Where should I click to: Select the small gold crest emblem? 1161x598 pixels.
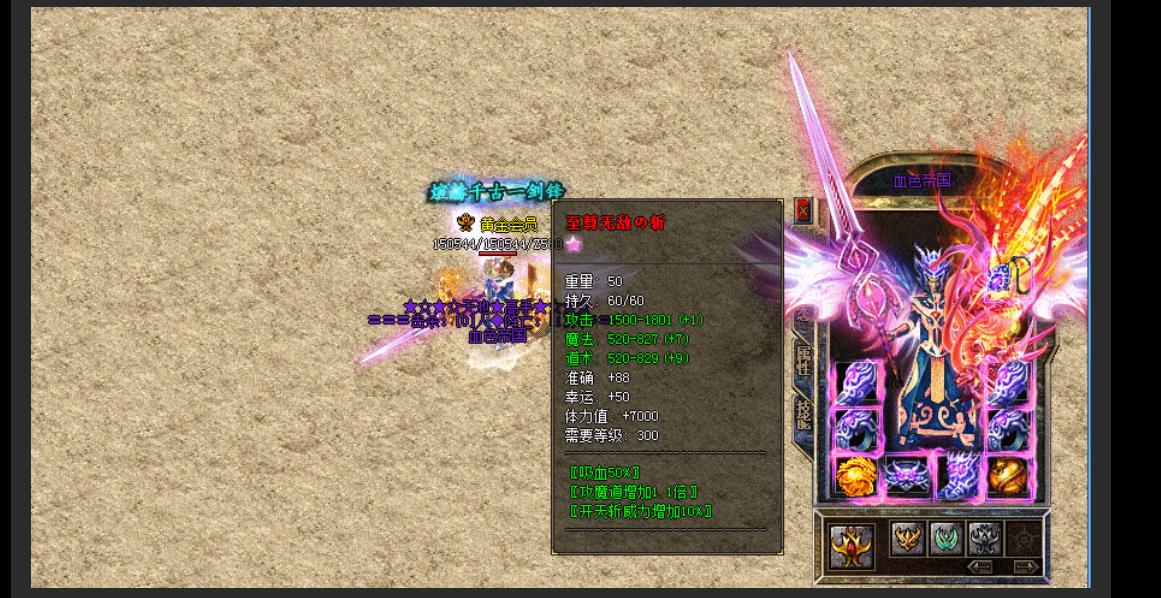pos(908,538)
